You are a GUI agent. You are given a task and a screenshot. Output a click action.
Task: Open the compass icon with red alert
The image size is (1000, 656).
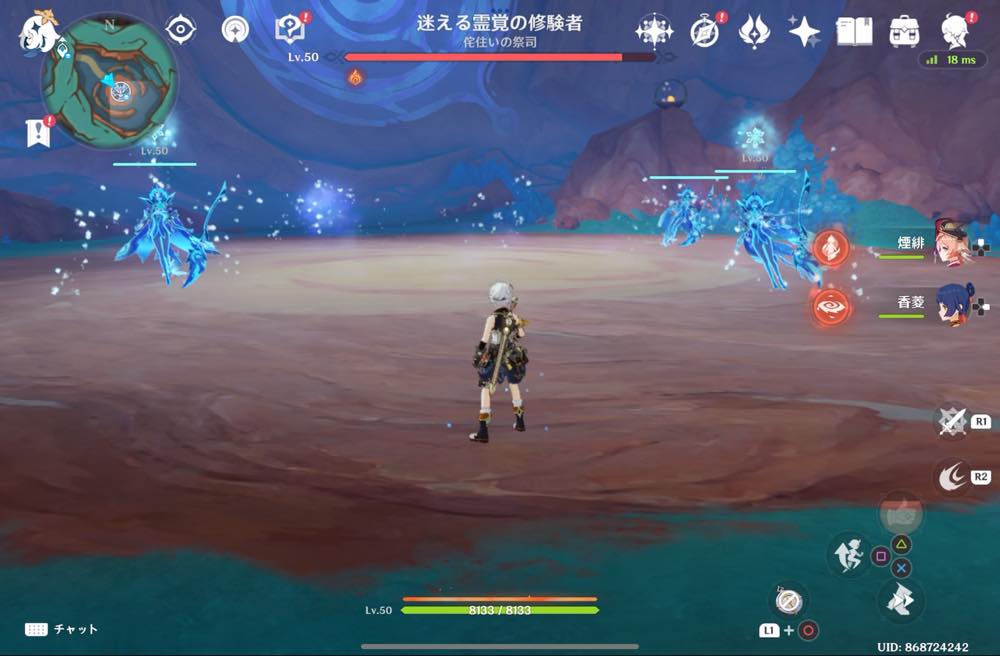[x=706, y=31]
